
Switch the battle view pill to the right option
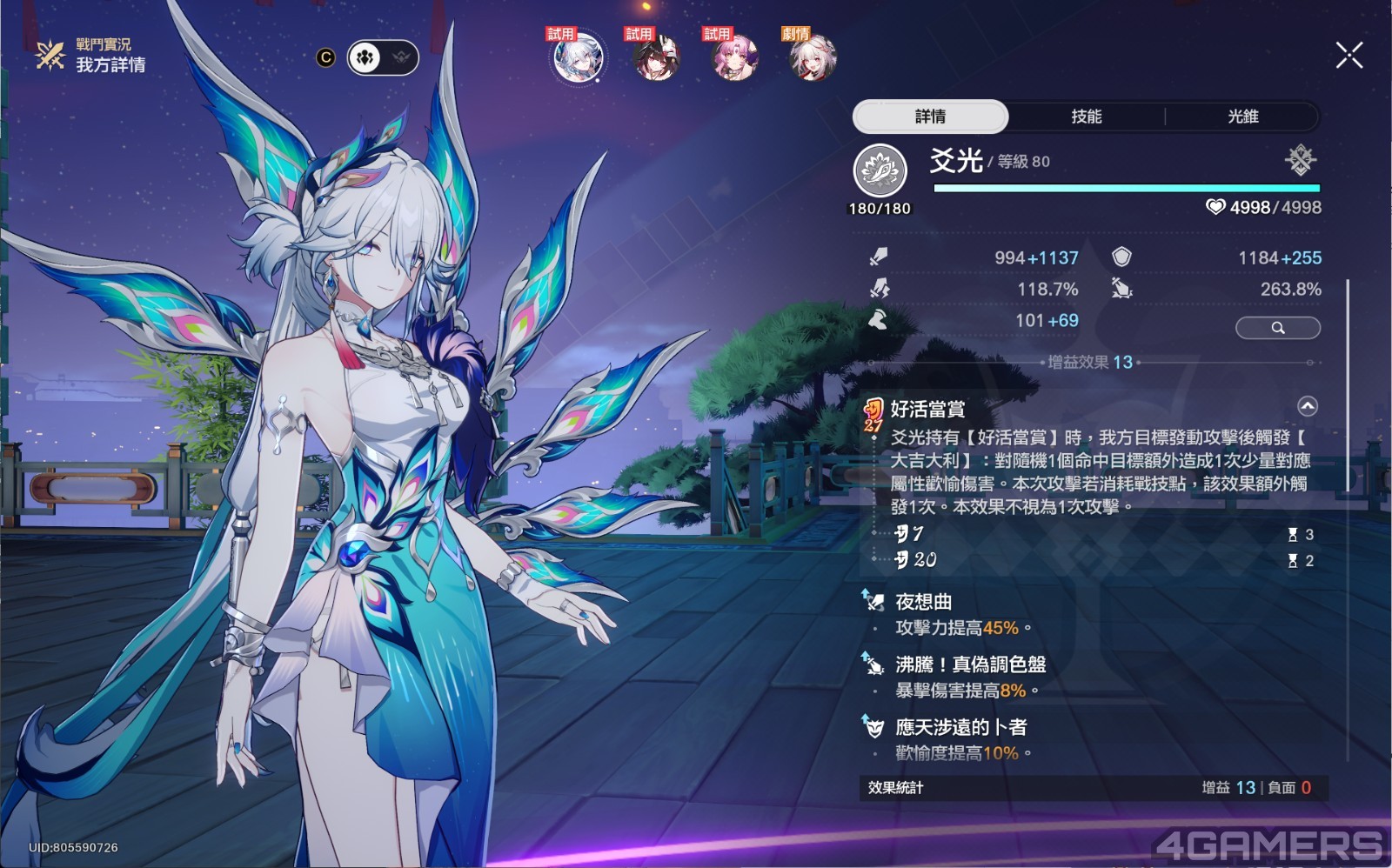399,57
